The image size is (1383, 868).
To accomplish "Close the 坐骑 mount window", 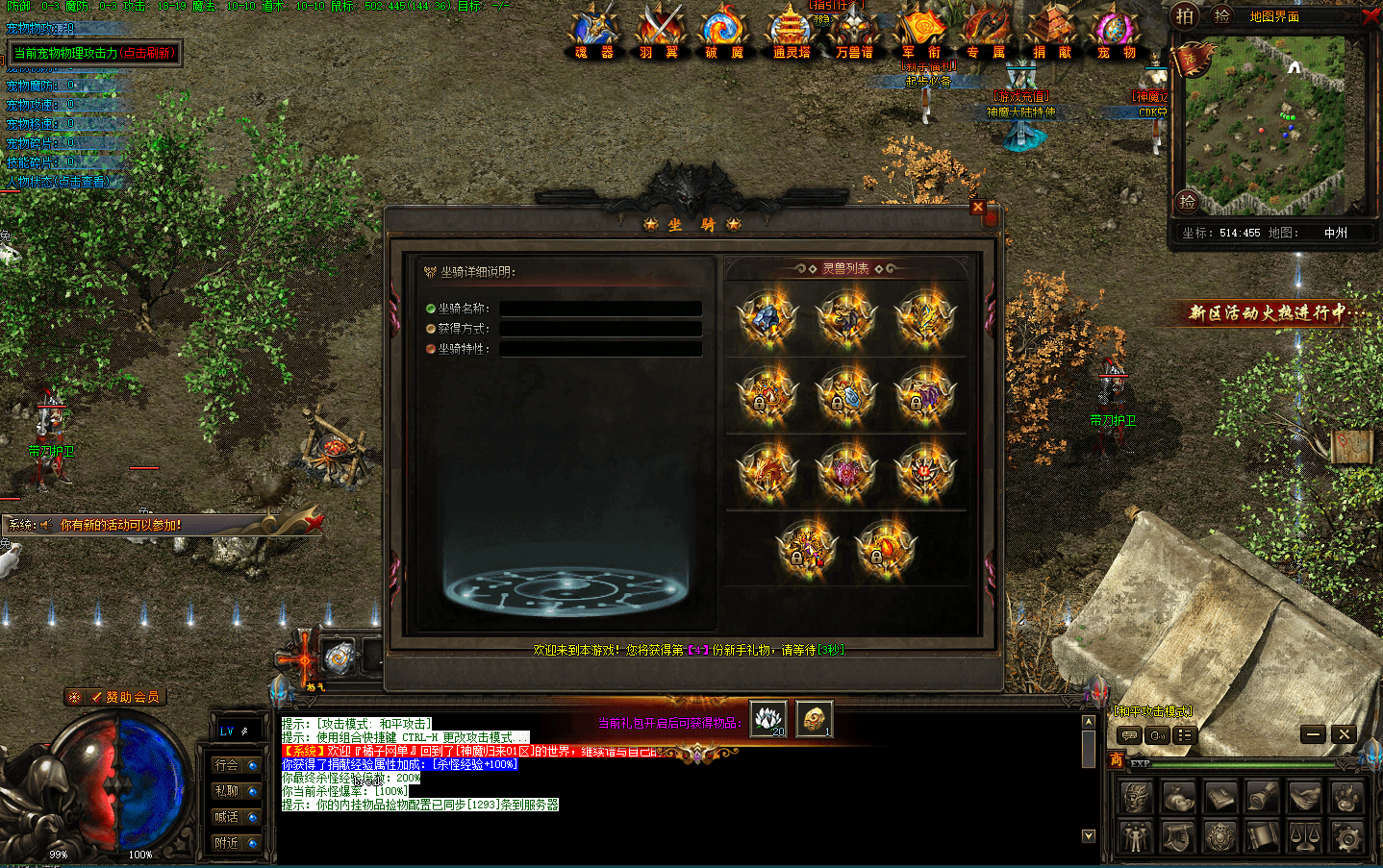I will pyautogui.click(x=978, y=207).
